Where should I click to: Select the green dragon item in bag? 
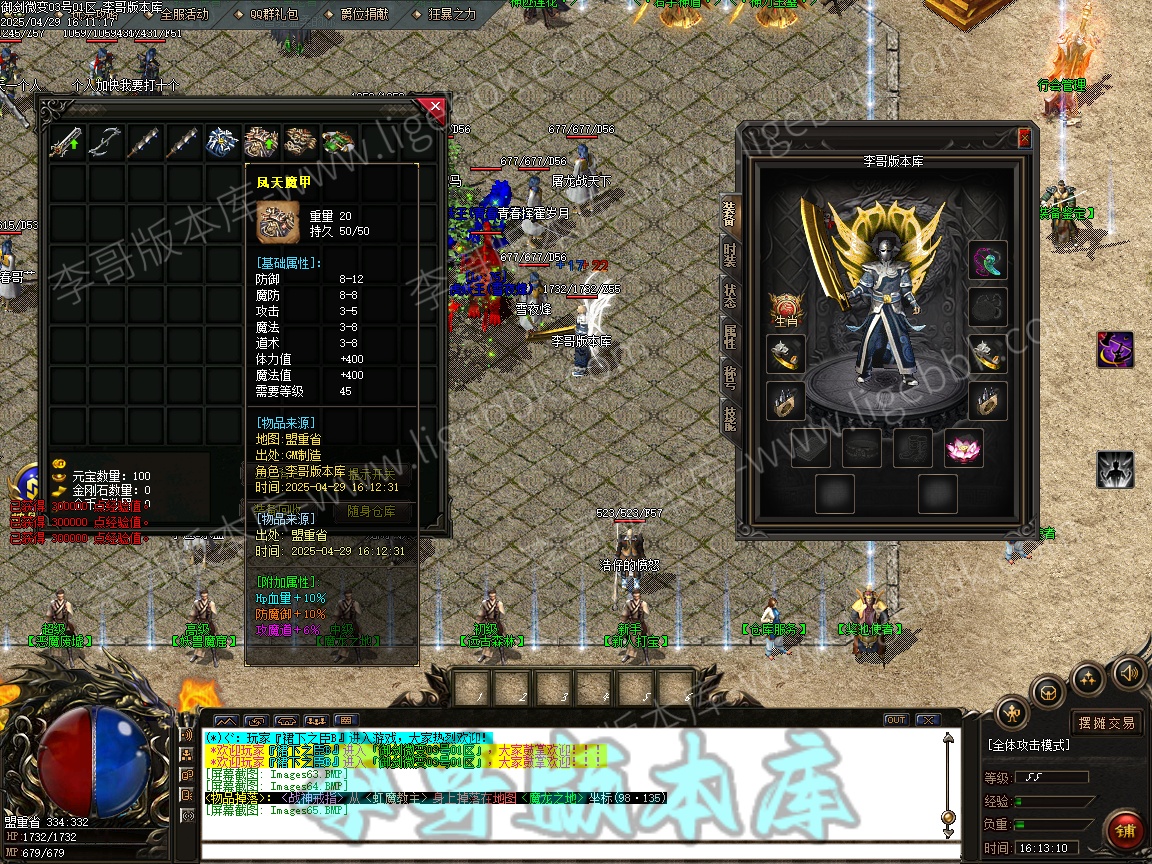pyautogui.click(x=340, y=143)
